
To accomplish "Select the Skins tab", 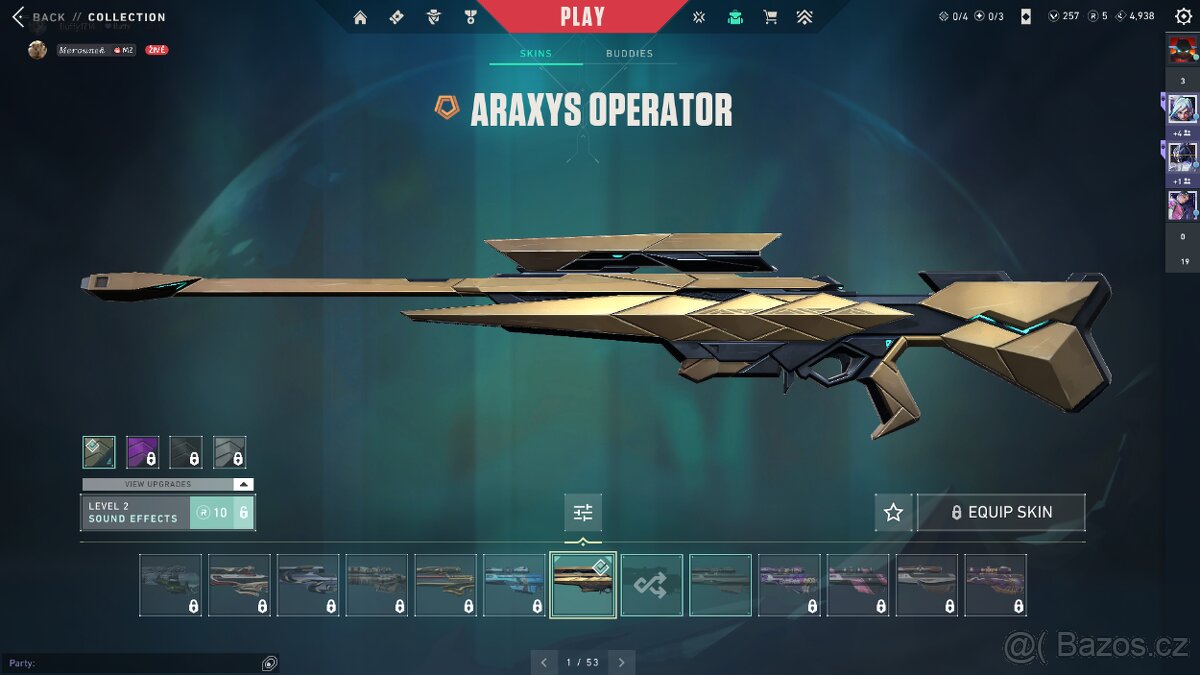I will click(x=536, y=54).
